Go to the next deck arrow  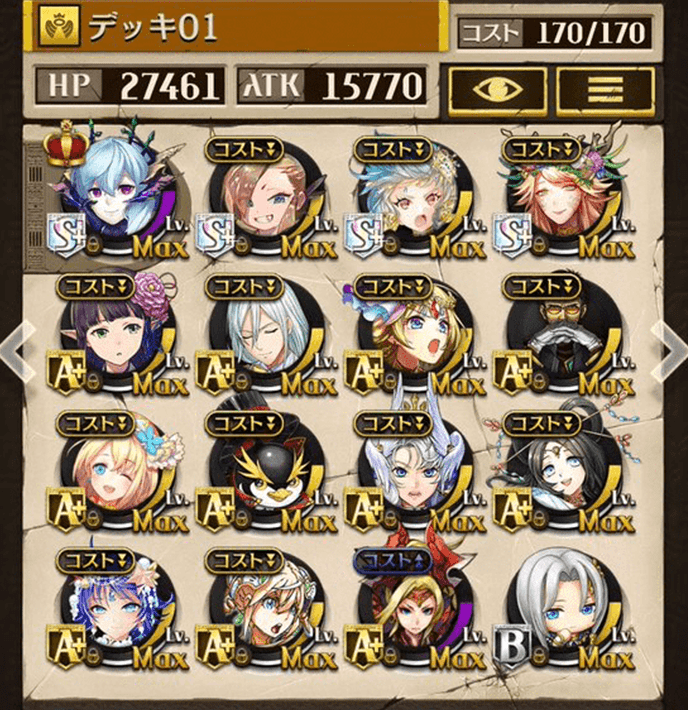coord(672,352)
